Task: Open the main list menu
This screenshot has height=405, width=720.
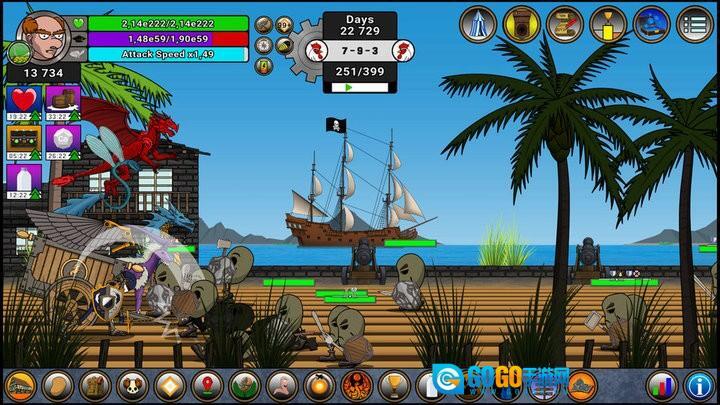Action: [694, 24]
